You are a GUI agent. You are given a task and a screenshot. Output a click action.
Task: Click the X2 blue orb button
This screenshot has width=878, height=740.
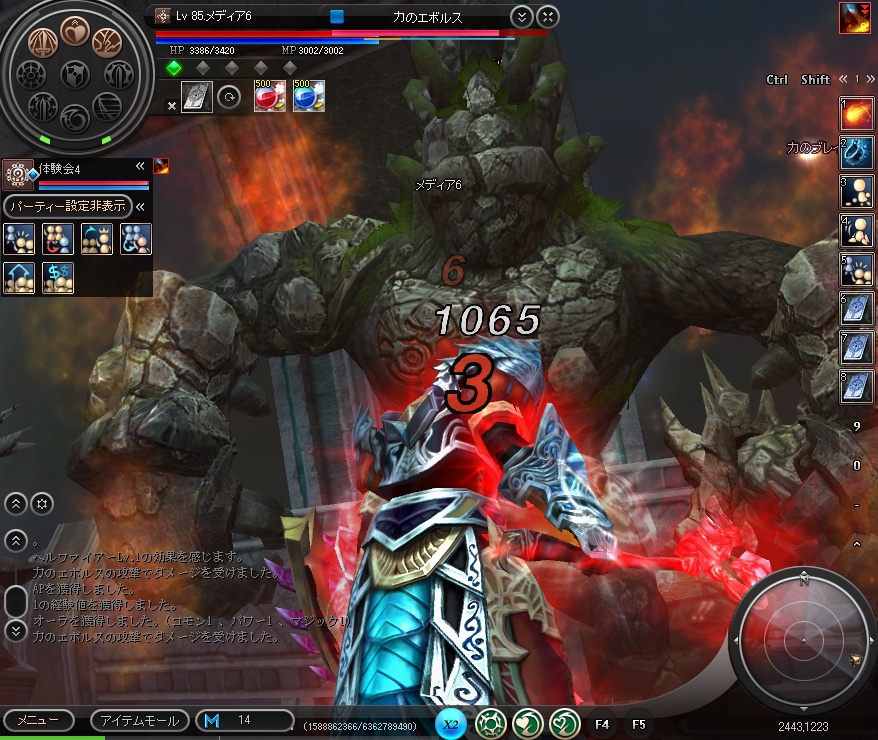(x=451, y=723)
